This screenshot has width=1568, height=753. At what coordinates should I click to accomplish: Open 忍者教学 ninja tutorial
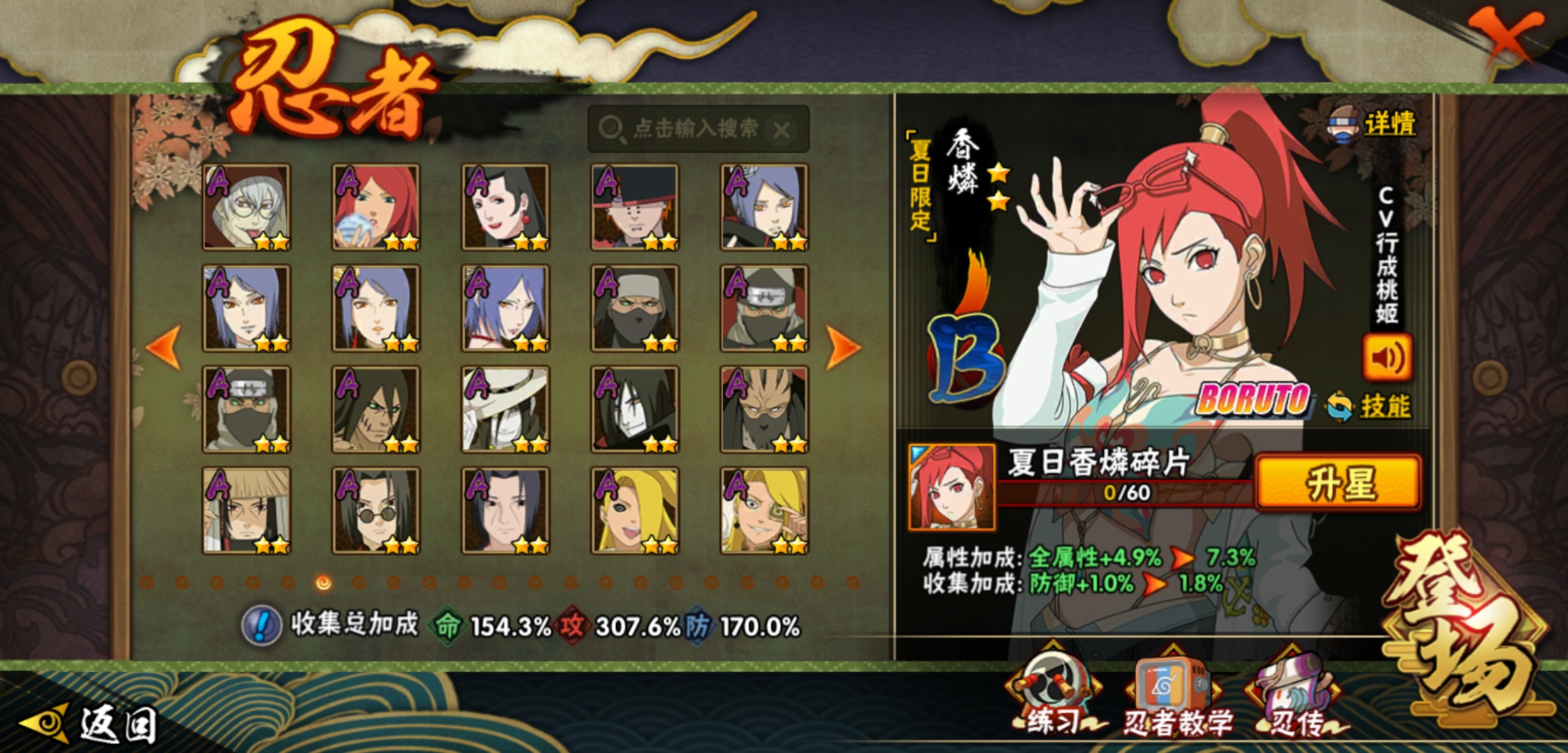[1176, 697]
